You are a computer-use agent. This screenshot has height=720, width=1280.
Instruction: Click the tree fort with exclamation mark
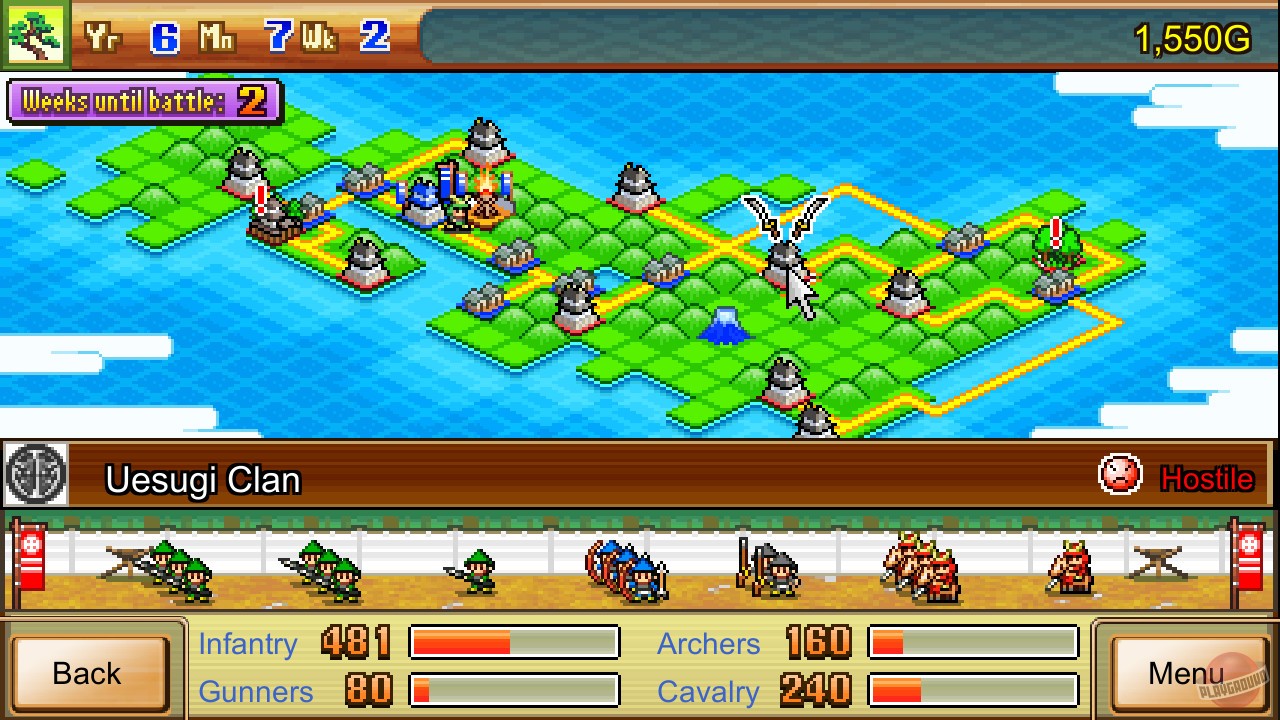pyautogui.click(x=1055, y=250)
